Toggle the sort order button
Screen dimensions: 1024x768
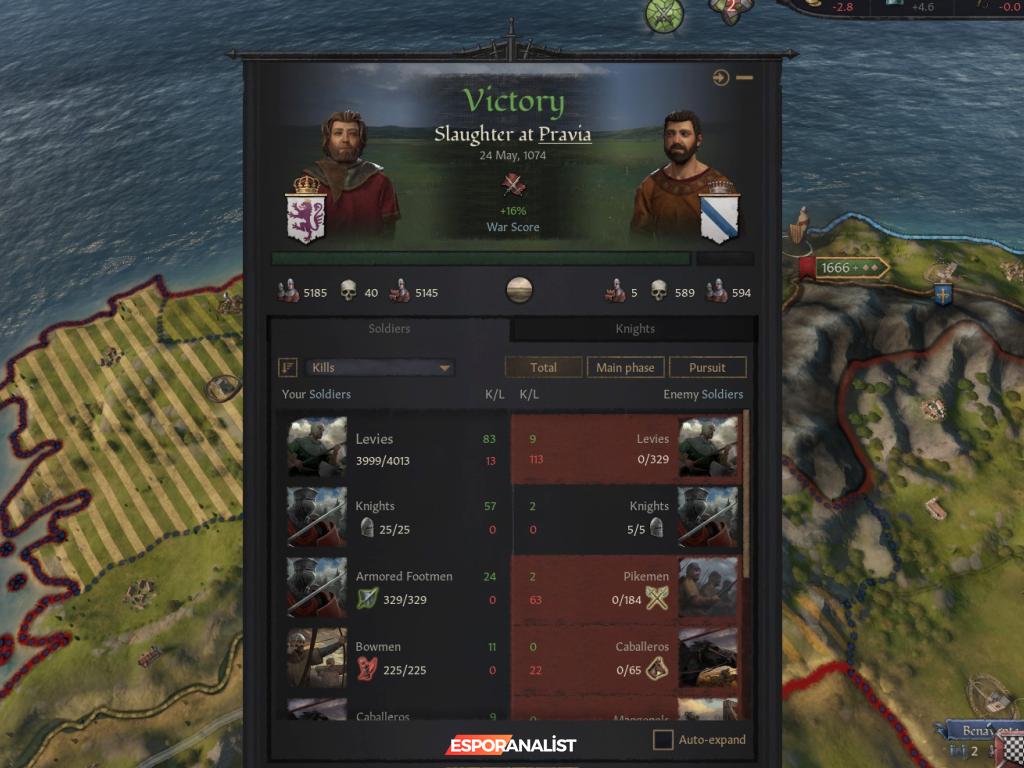tap(288, 368)
